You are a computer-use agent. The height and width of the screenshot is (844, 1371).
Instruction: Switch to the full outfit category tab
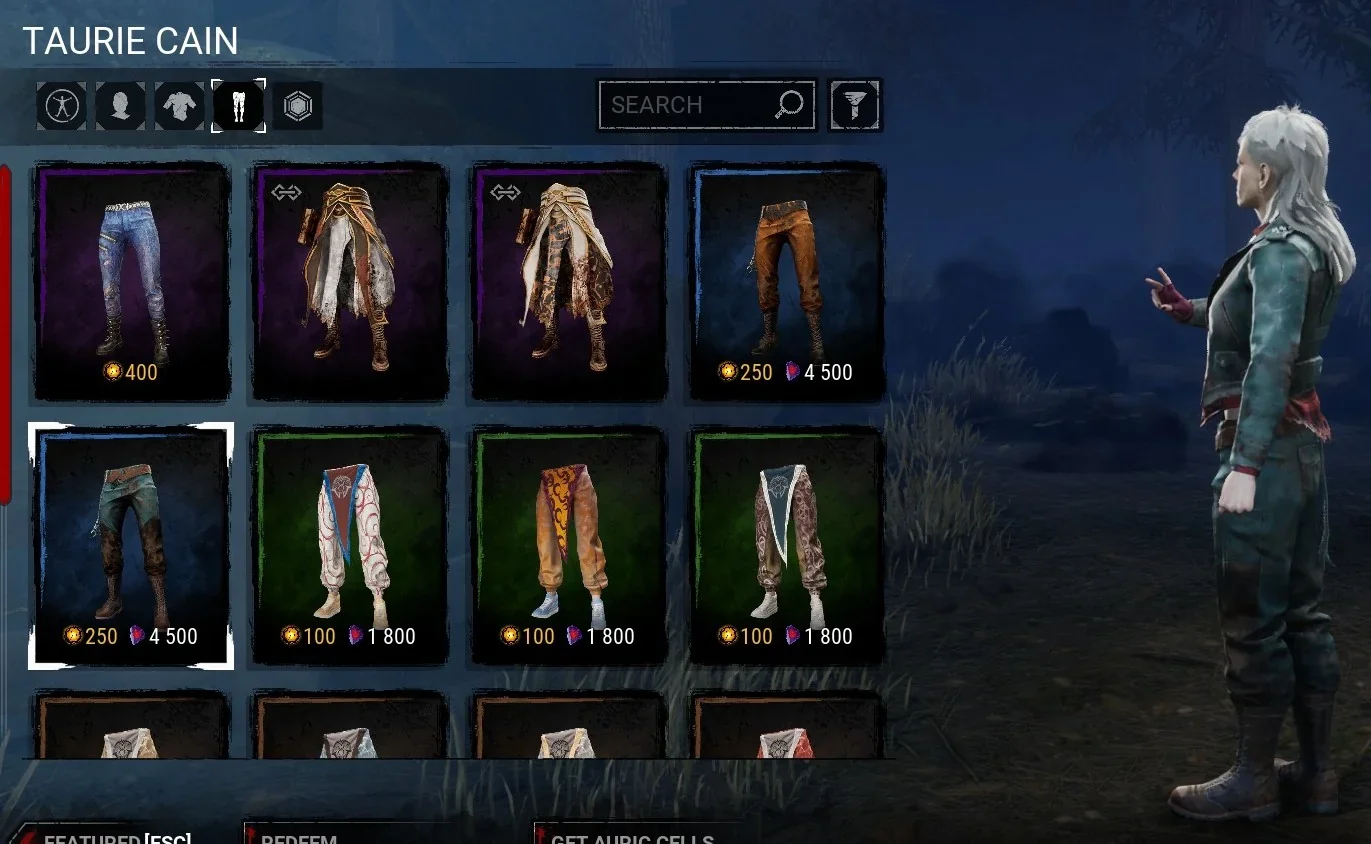61,105
